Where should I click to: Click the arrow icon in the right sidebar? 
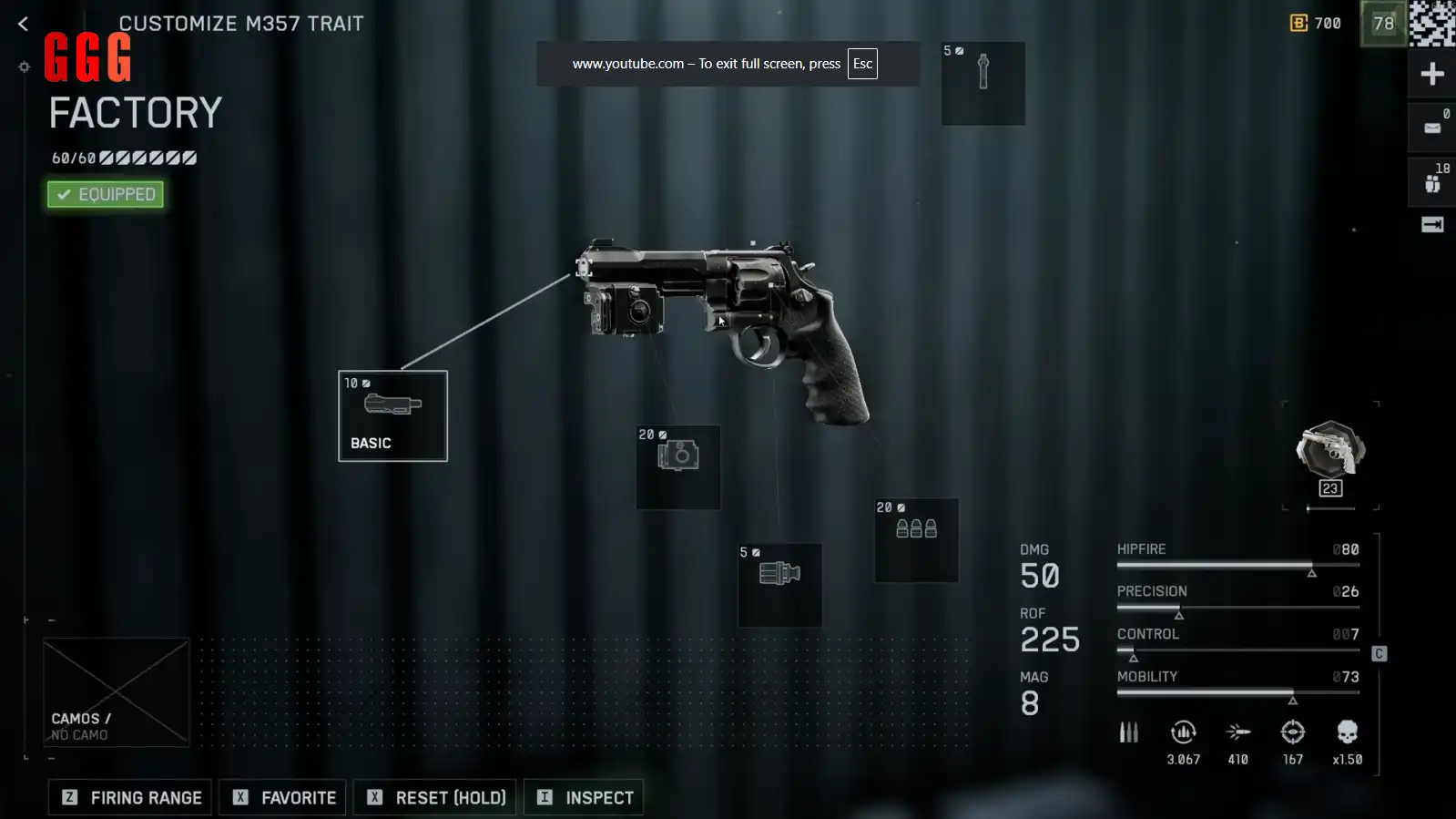pos(1432,225)
